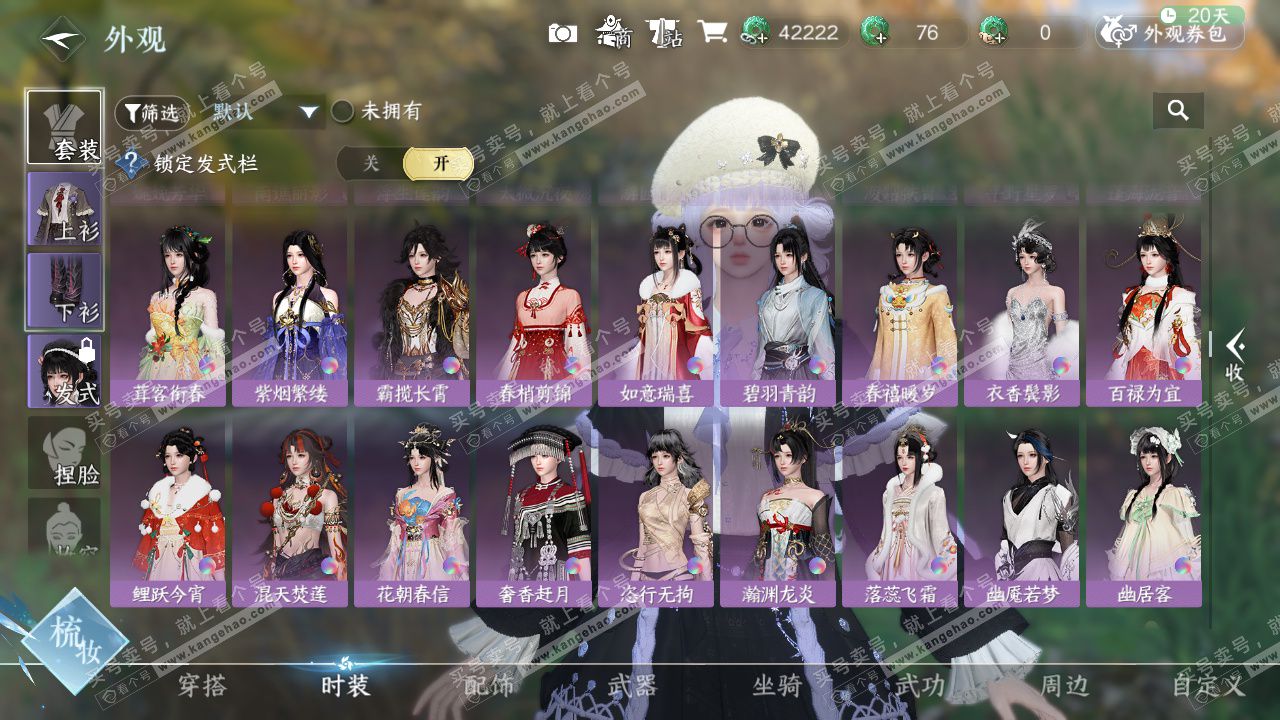Image resolution: width=1280 pixels, height=720 pixels.
Task: Expand the 默认 sort dropdown
Action: tap(309, 112)
